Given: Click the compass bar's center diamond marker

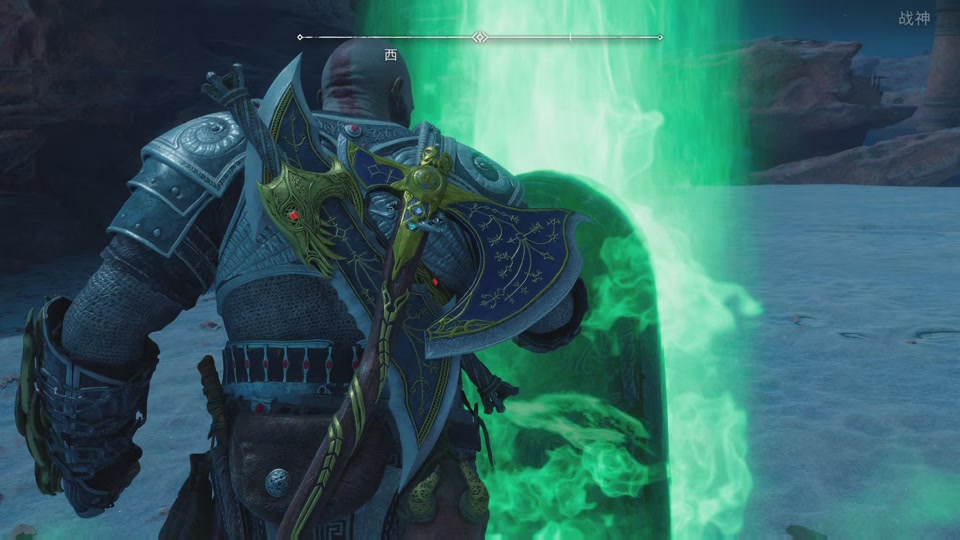Looking at the screenshot, I should [x=480, y=38].
